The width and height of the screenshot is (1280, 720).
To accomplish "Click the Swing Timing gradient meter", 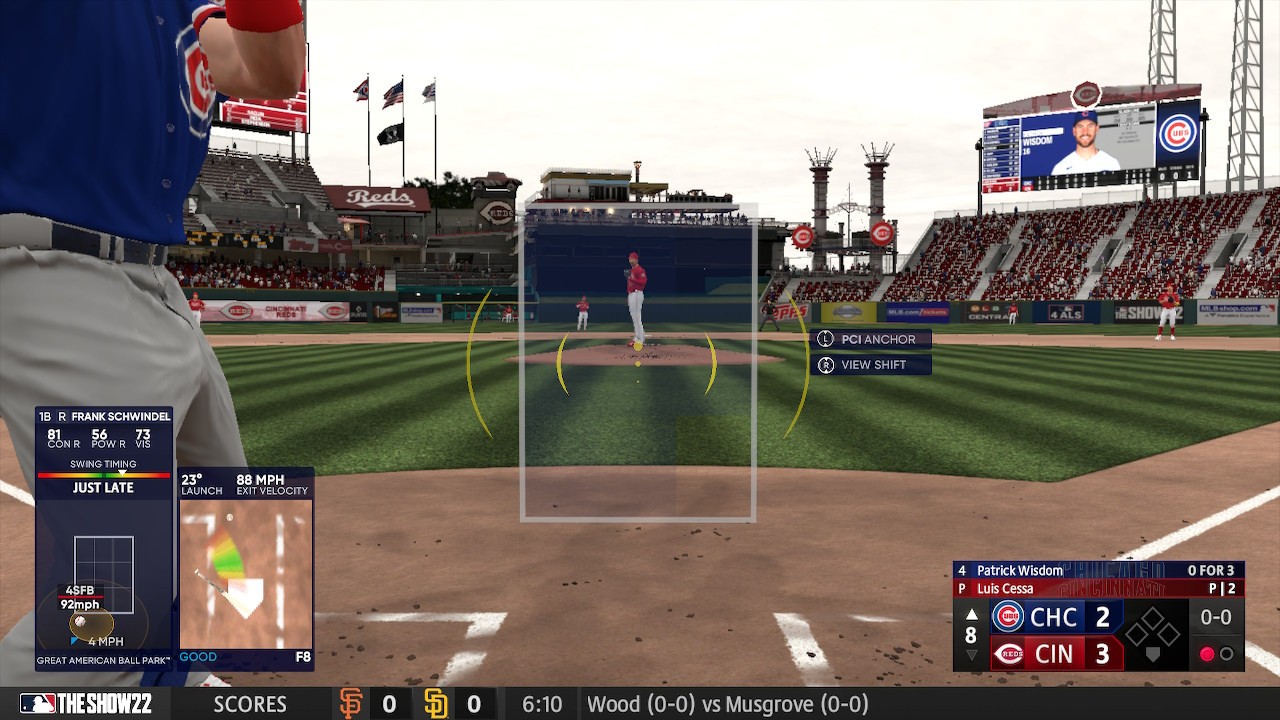I will tap(103, 477).
